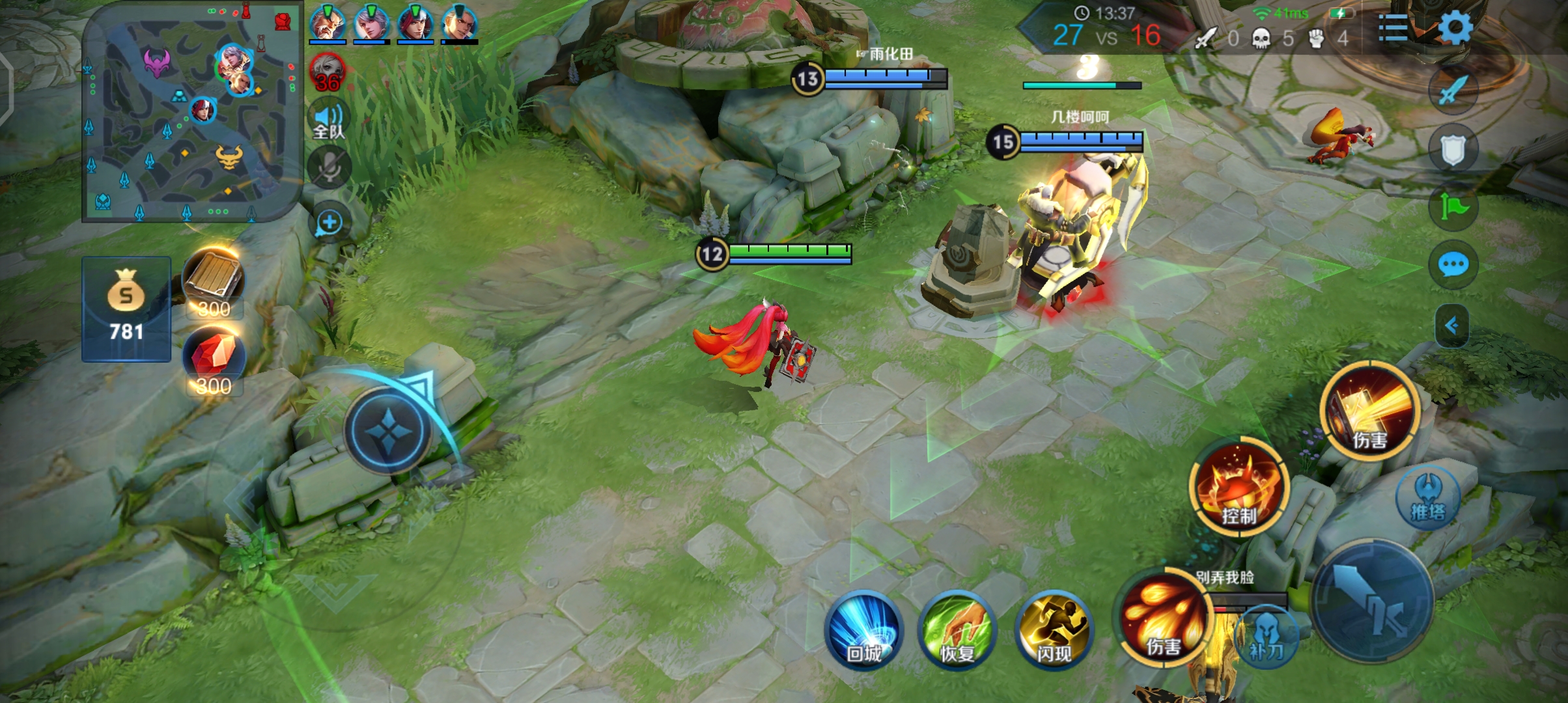Tap the 补刀 last-hit button

tap(1266, 636)
